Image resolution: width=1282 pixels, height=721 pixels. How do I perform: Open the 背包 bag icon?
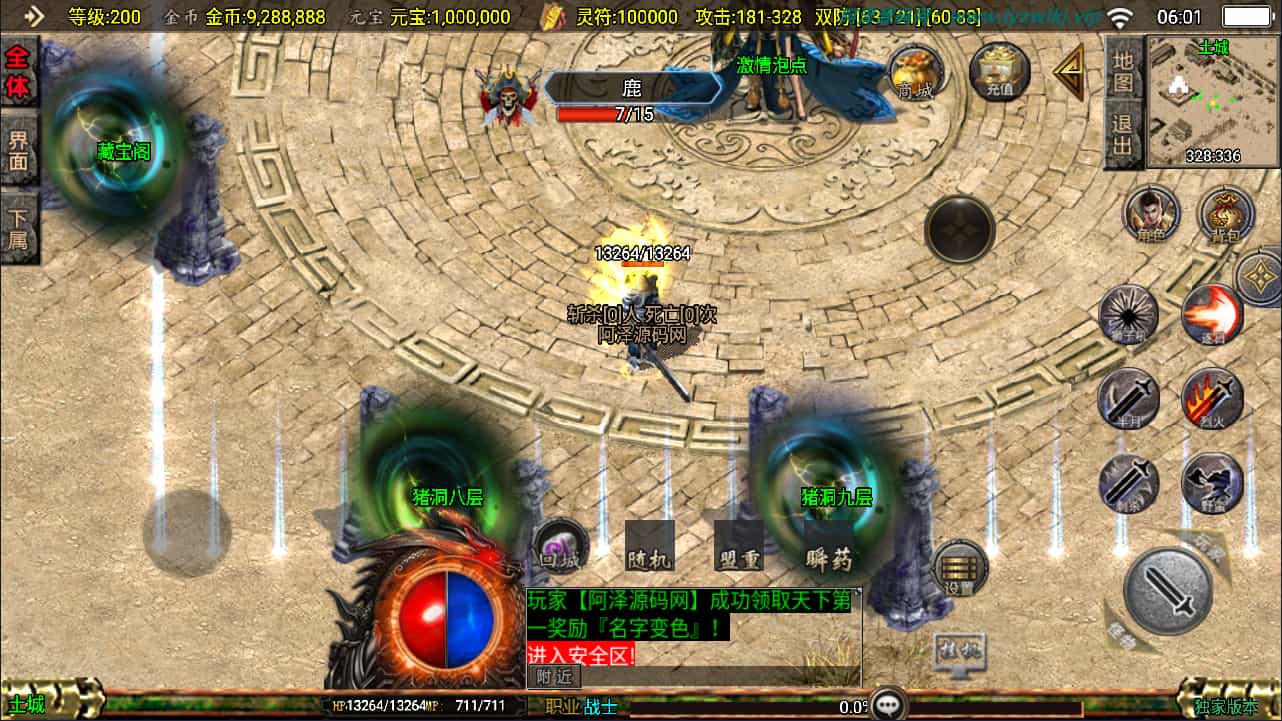coord(1226,214)
